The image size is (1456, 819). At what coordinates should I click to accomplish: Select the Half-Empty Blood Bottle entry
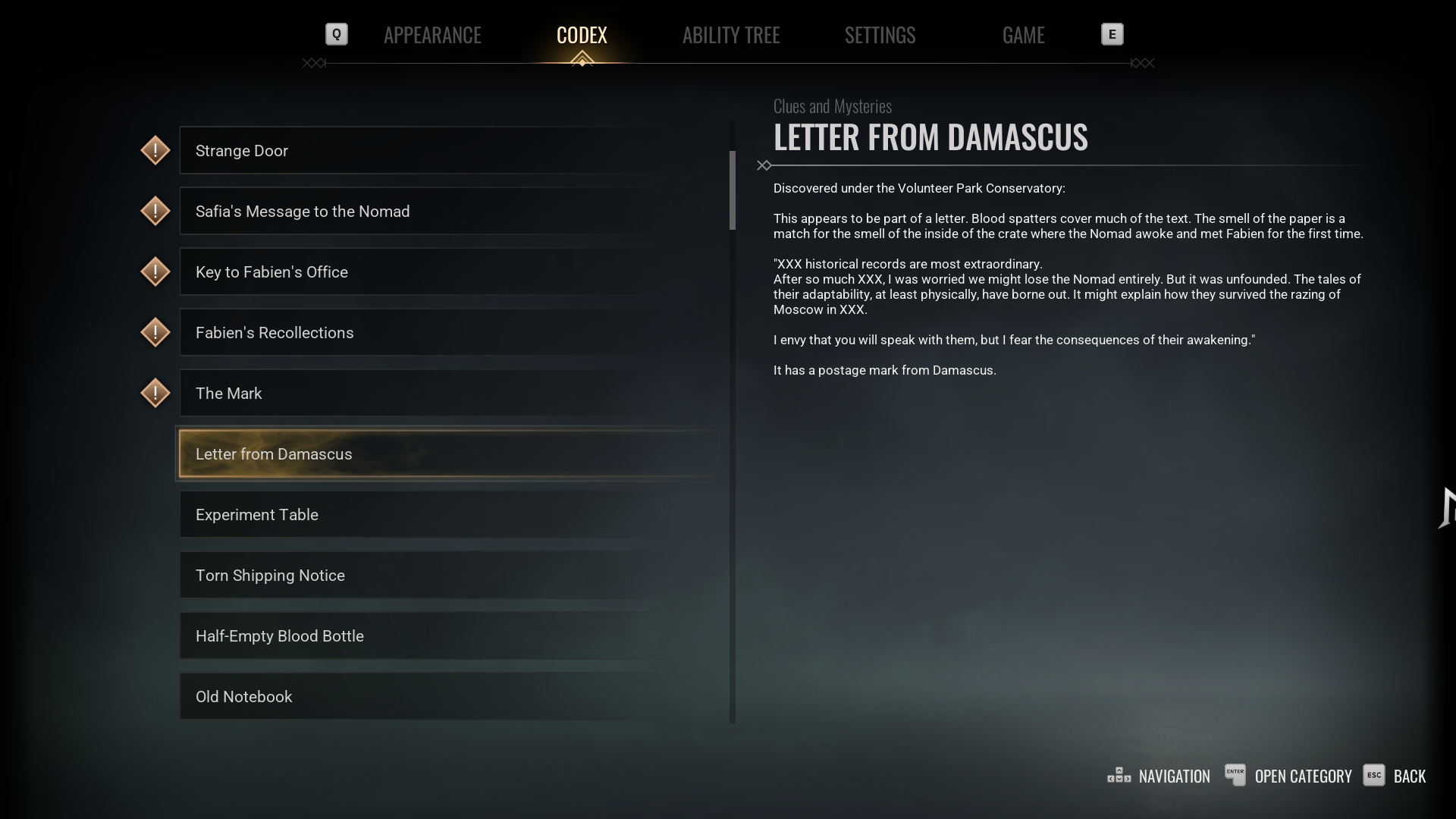point(447,636)
